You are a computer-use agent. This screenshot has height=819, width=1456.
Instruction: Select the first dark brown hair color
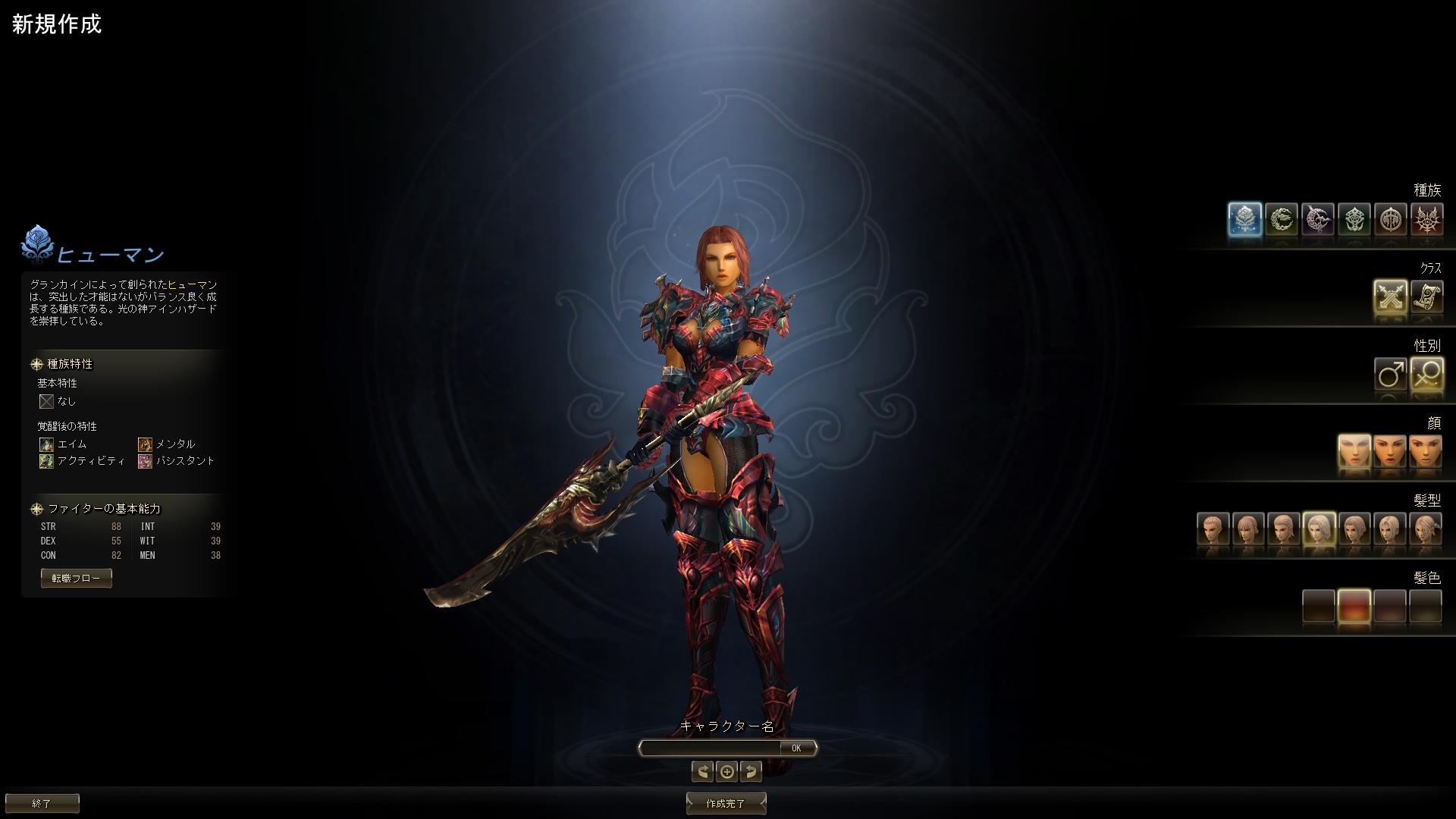click(x=1318, y=607)
